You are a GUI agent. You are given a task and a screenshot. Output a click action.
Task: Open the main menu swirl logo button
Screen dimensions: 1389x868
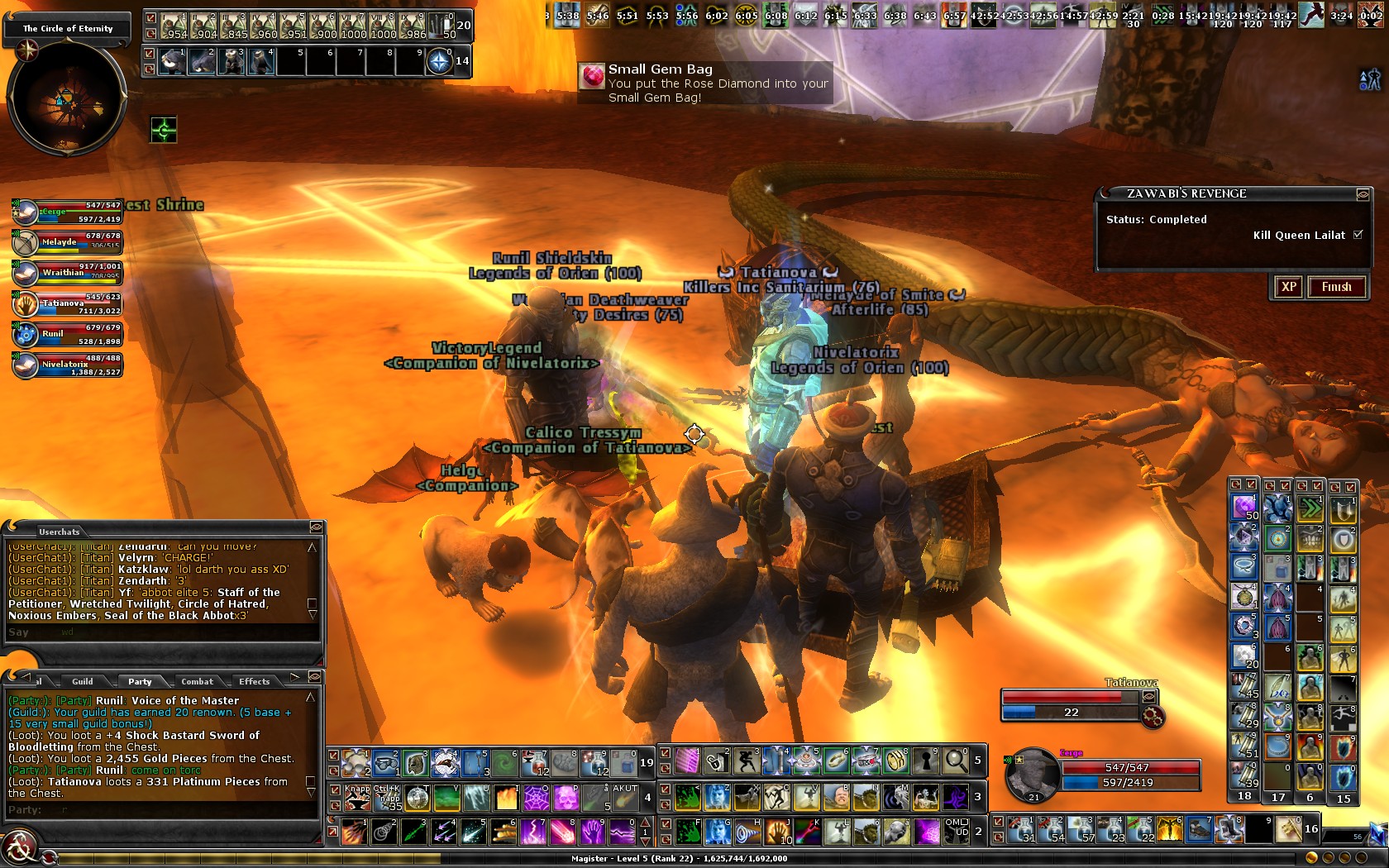[x=18, y=848]
